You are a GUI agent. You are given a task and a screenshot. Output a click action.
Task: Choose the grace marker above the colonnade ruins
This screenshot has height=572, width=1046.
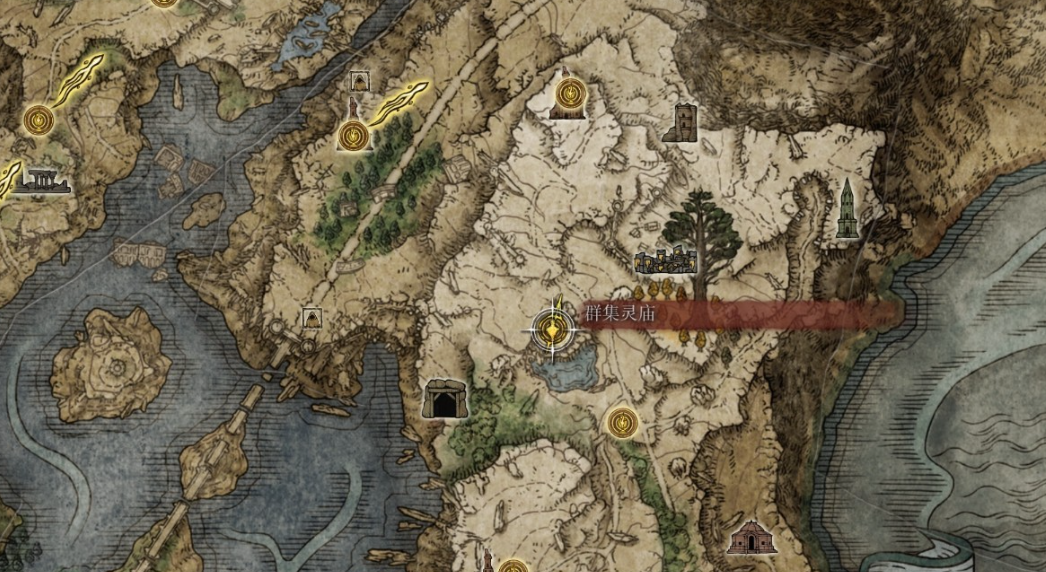click(39, 120)
